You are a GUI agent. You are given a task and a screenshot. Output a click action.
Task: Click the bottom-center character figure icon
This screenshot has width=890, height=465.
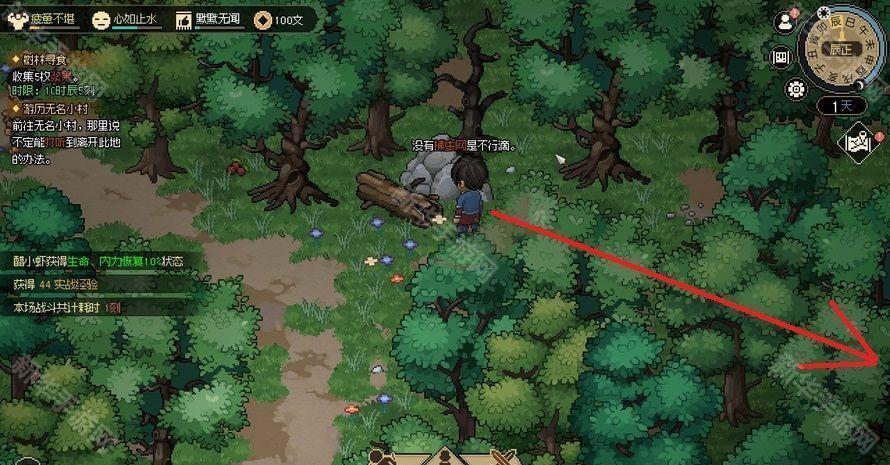(x=443, y=458)
